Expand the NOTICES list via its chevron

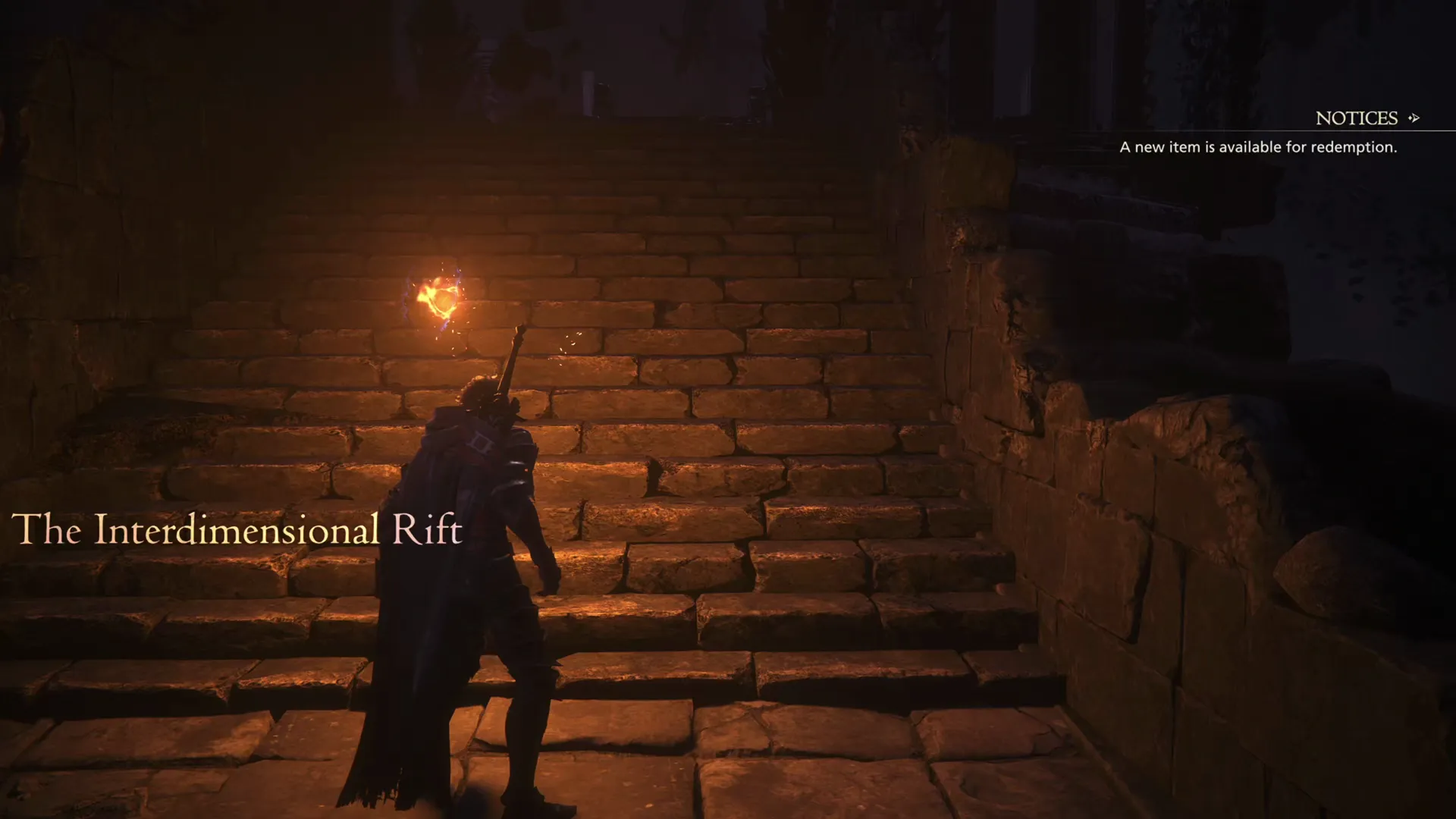click(1415, 118)
